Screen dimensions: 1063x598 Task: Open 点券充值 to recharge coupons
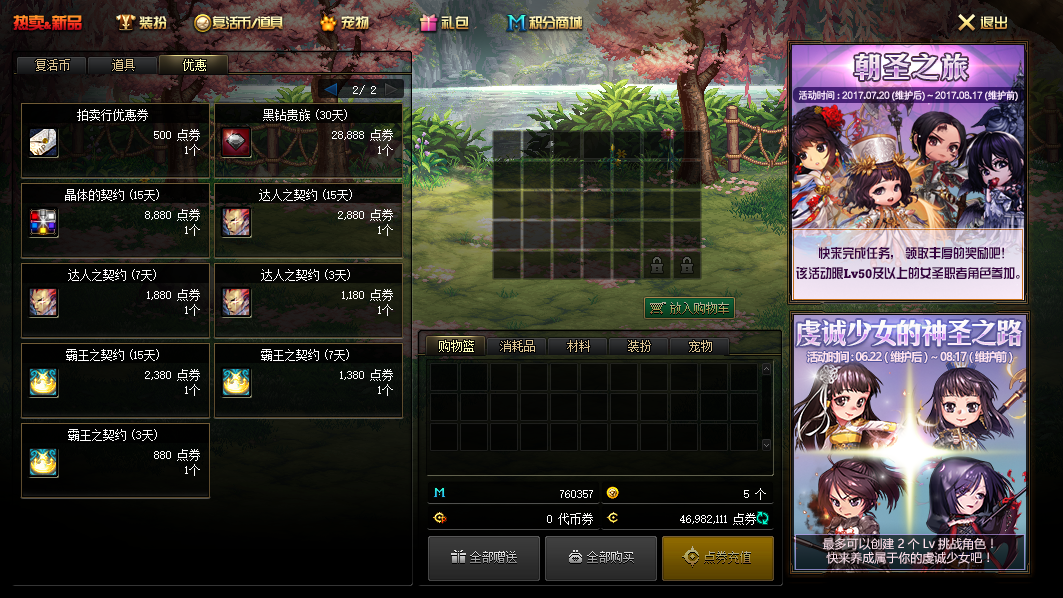(718, 558)
